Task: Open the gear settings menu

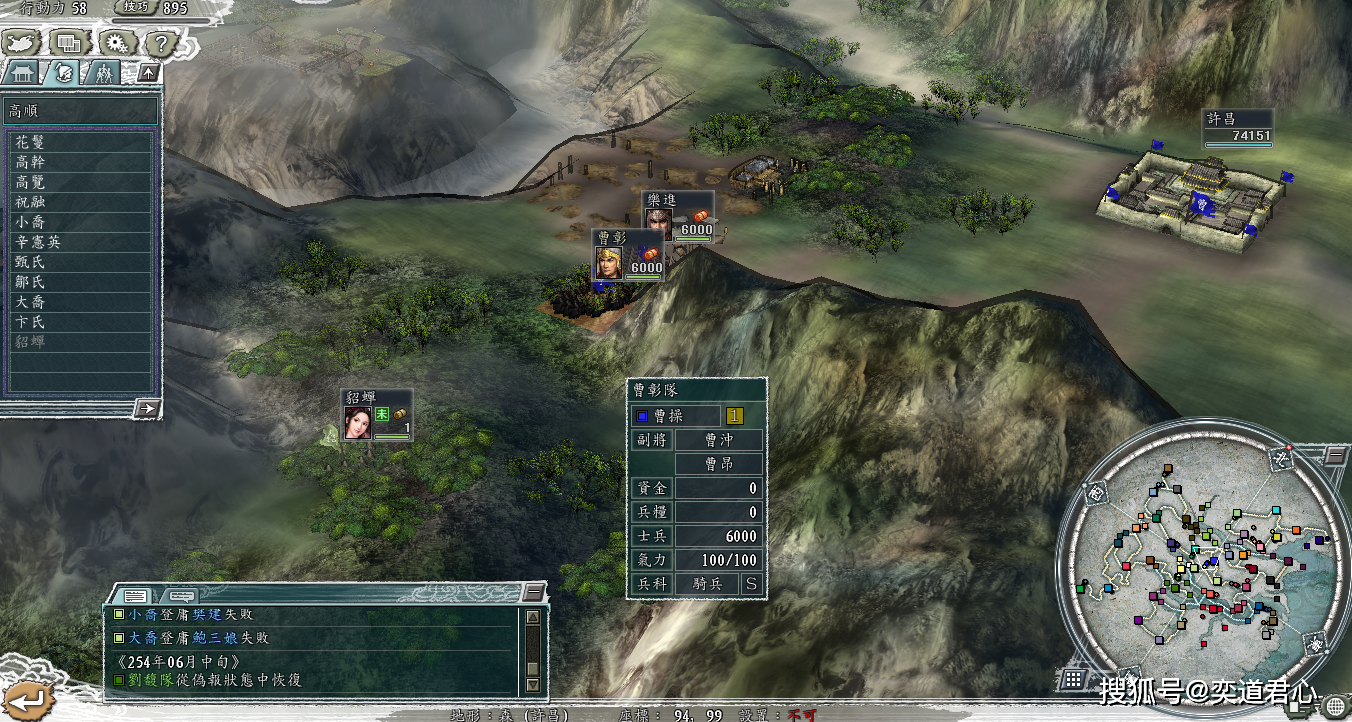Action: 115,43
